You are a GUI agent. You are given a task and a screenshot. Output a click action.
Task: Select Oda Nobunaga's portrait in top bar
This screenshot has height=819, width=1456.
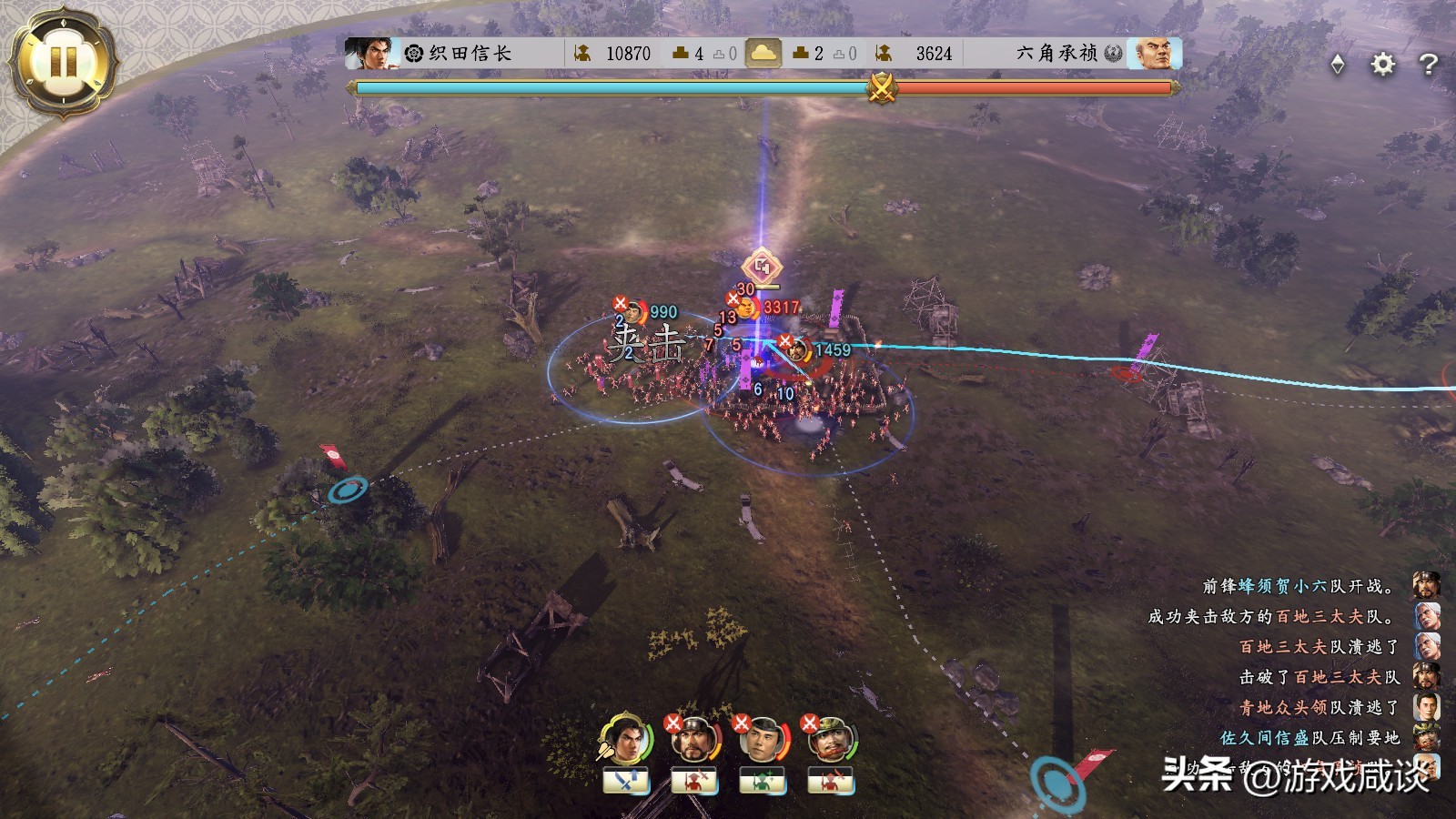pyautogui.click(x=368, y=54)
